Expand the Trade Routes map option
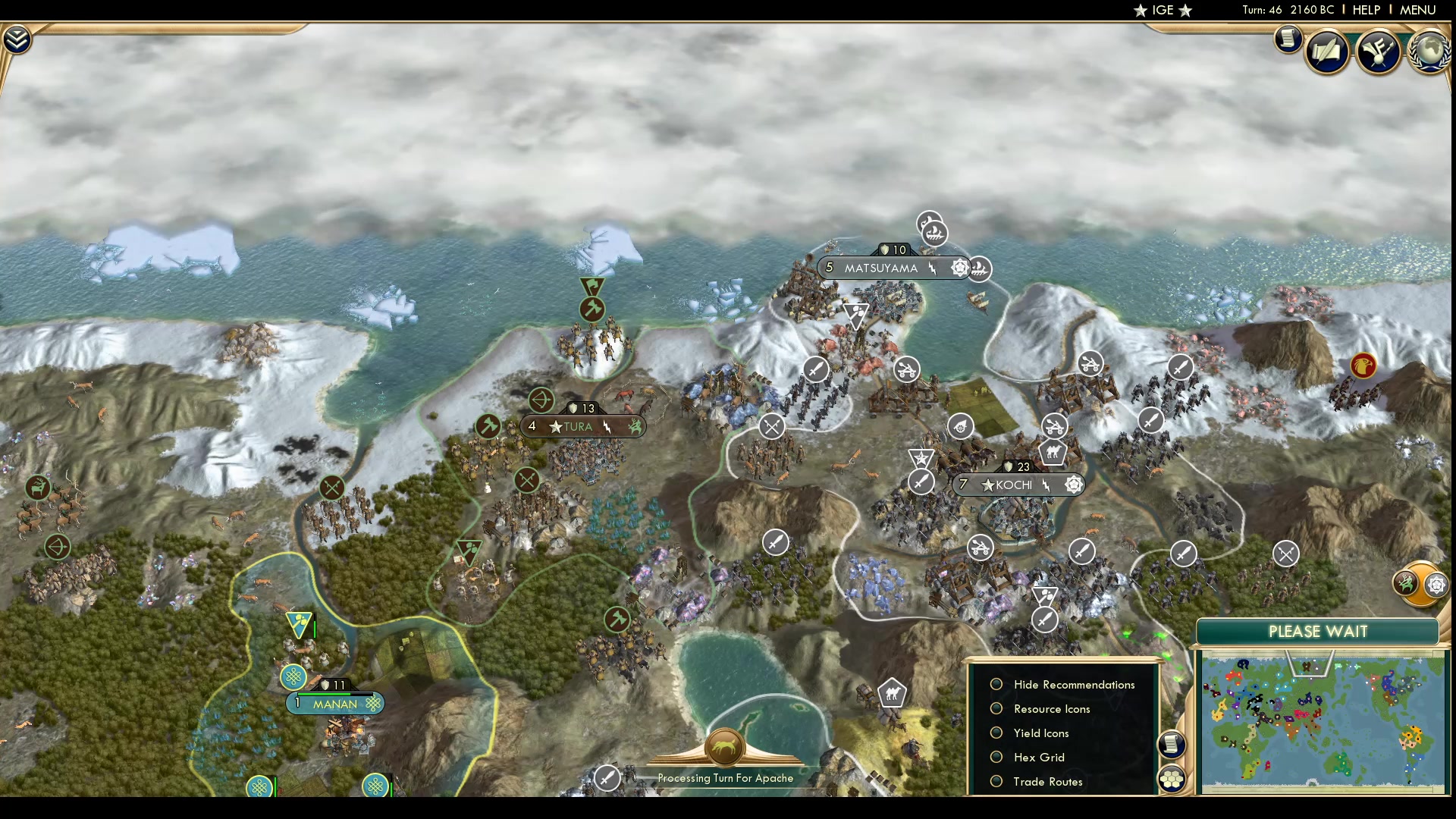Screen dimensions: 1456x819 (996, 781)
